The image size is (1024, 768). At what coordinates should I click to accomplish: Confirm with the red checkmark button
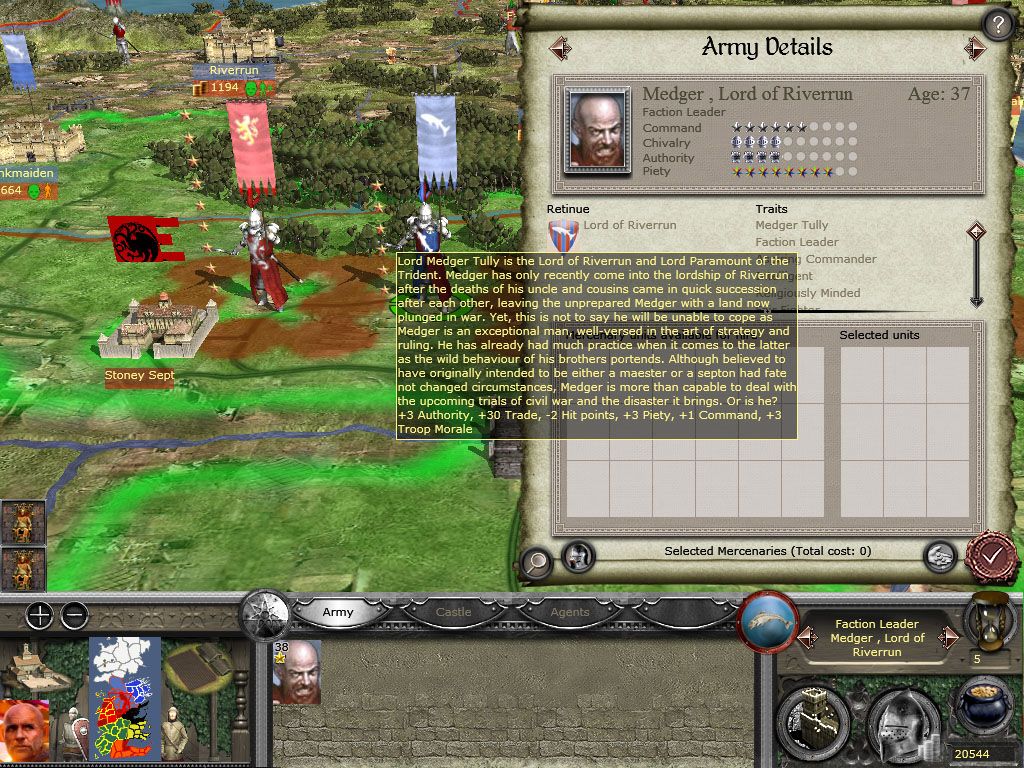coord(991,554)
